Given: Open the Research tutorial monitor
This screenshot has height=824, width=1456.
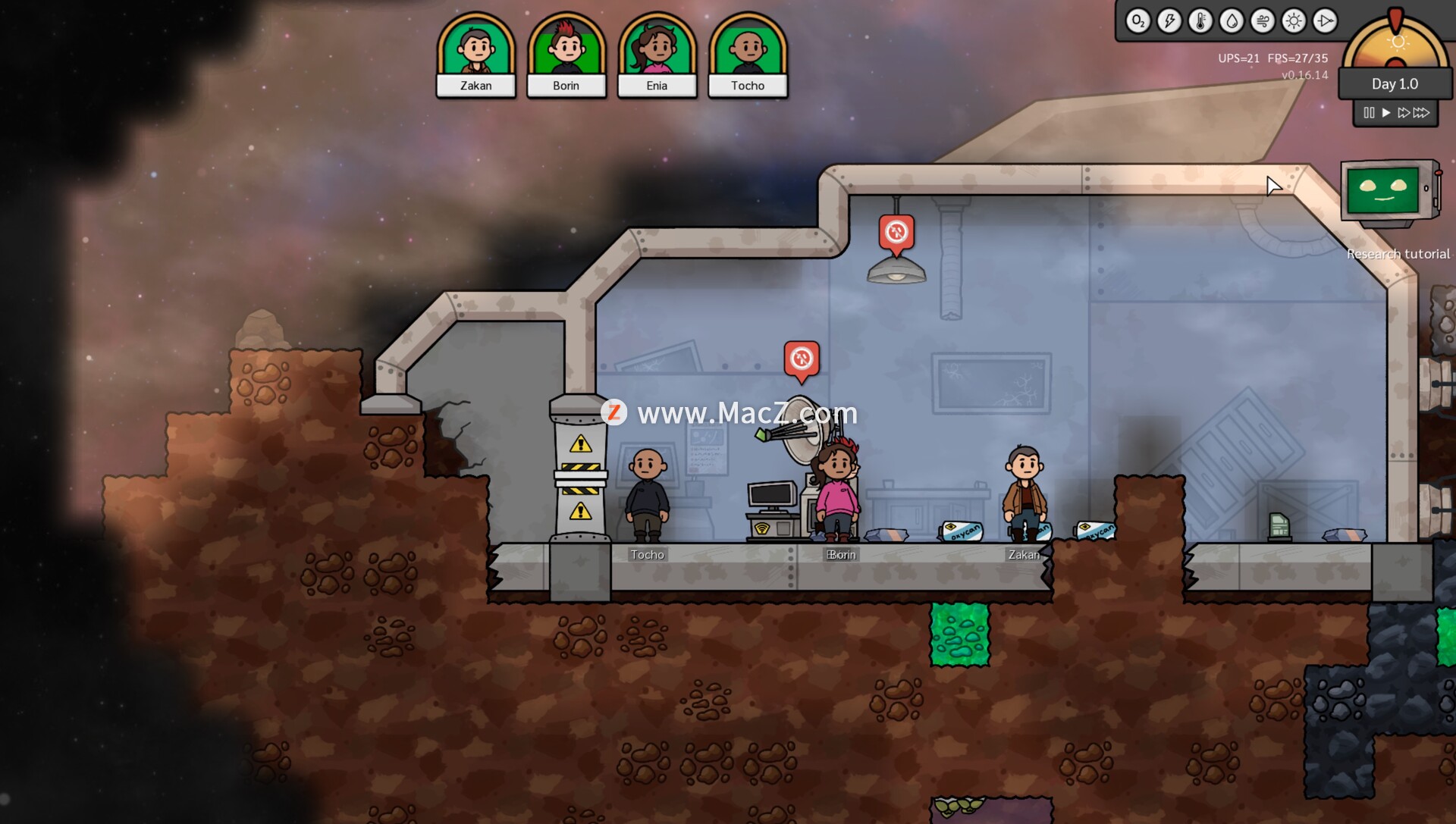Looking at the screenshot, I should (x=1388, y=192).
